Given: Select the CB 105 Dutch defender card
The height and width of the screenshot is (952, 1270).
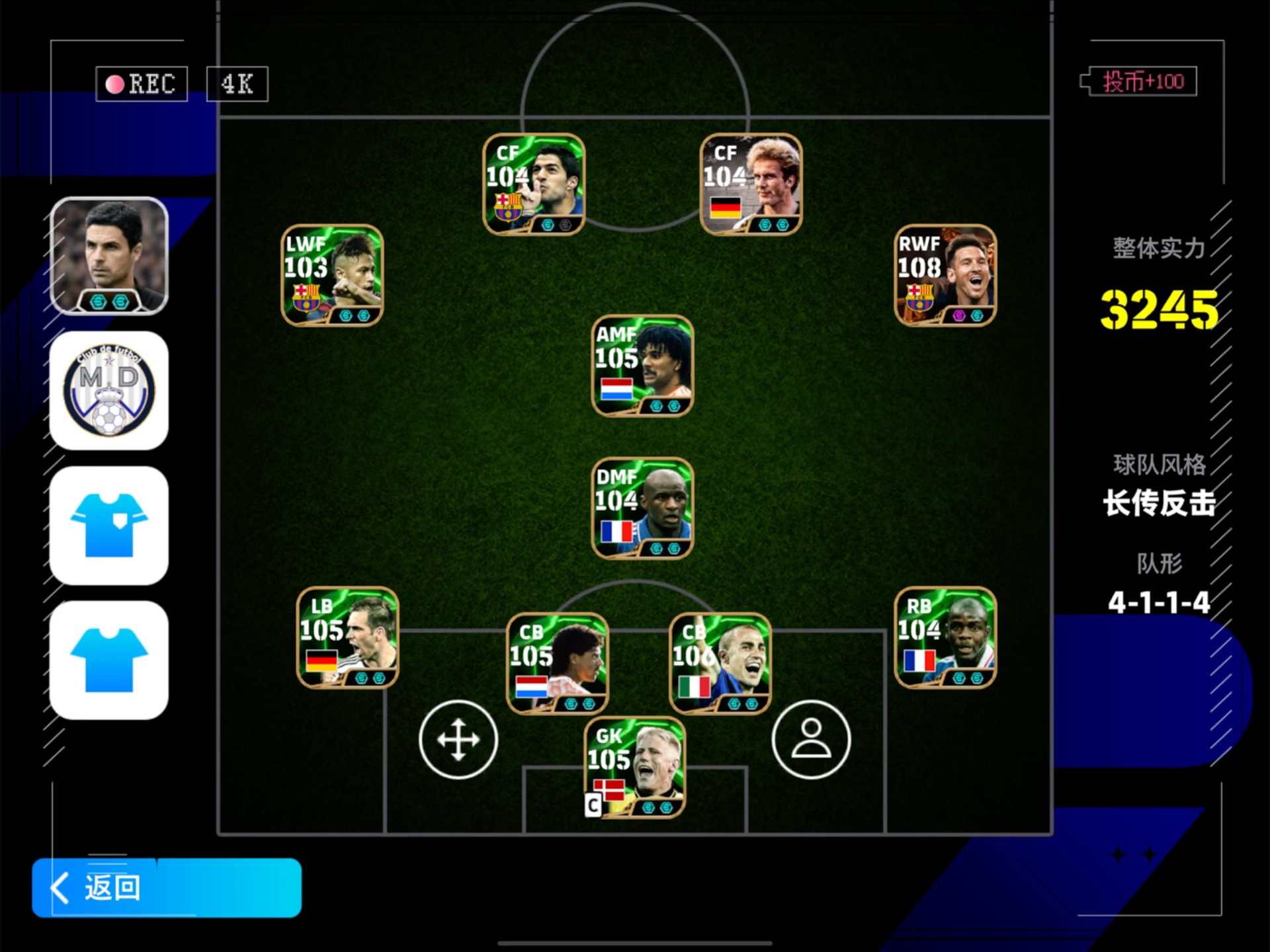Looking at the screenshot, I should pyautogui.click(x=557, y=663).
